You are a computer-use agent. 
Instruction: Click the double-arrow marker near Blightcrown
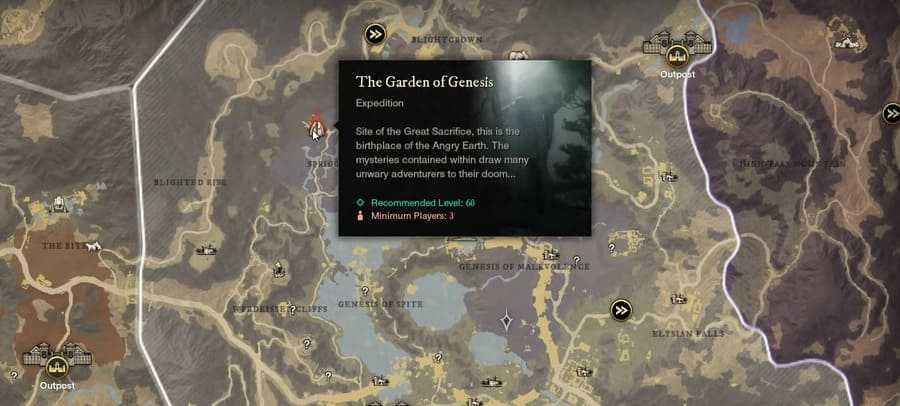click(375, 34)
